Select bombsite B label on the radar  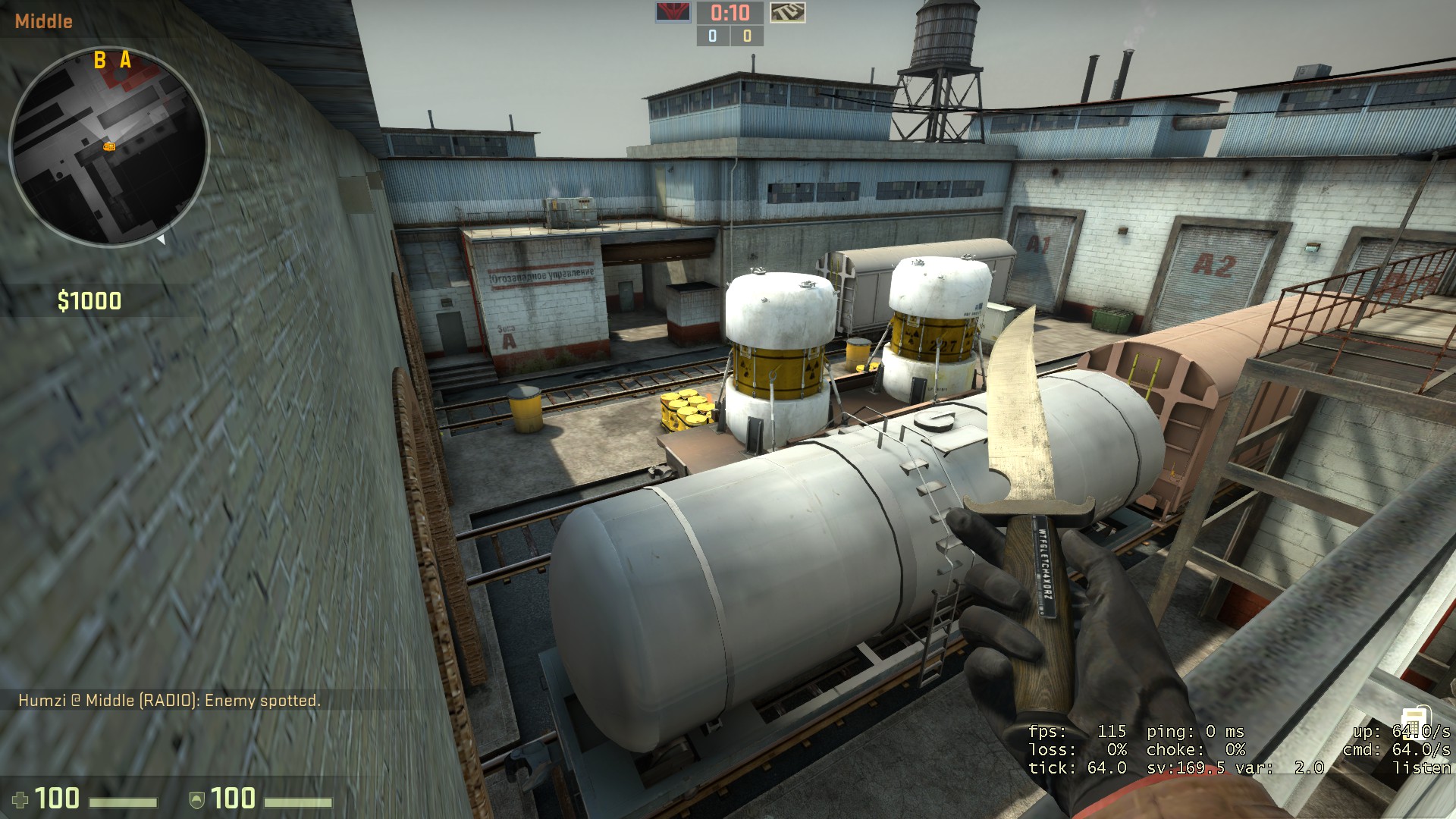tap(99, 58)
